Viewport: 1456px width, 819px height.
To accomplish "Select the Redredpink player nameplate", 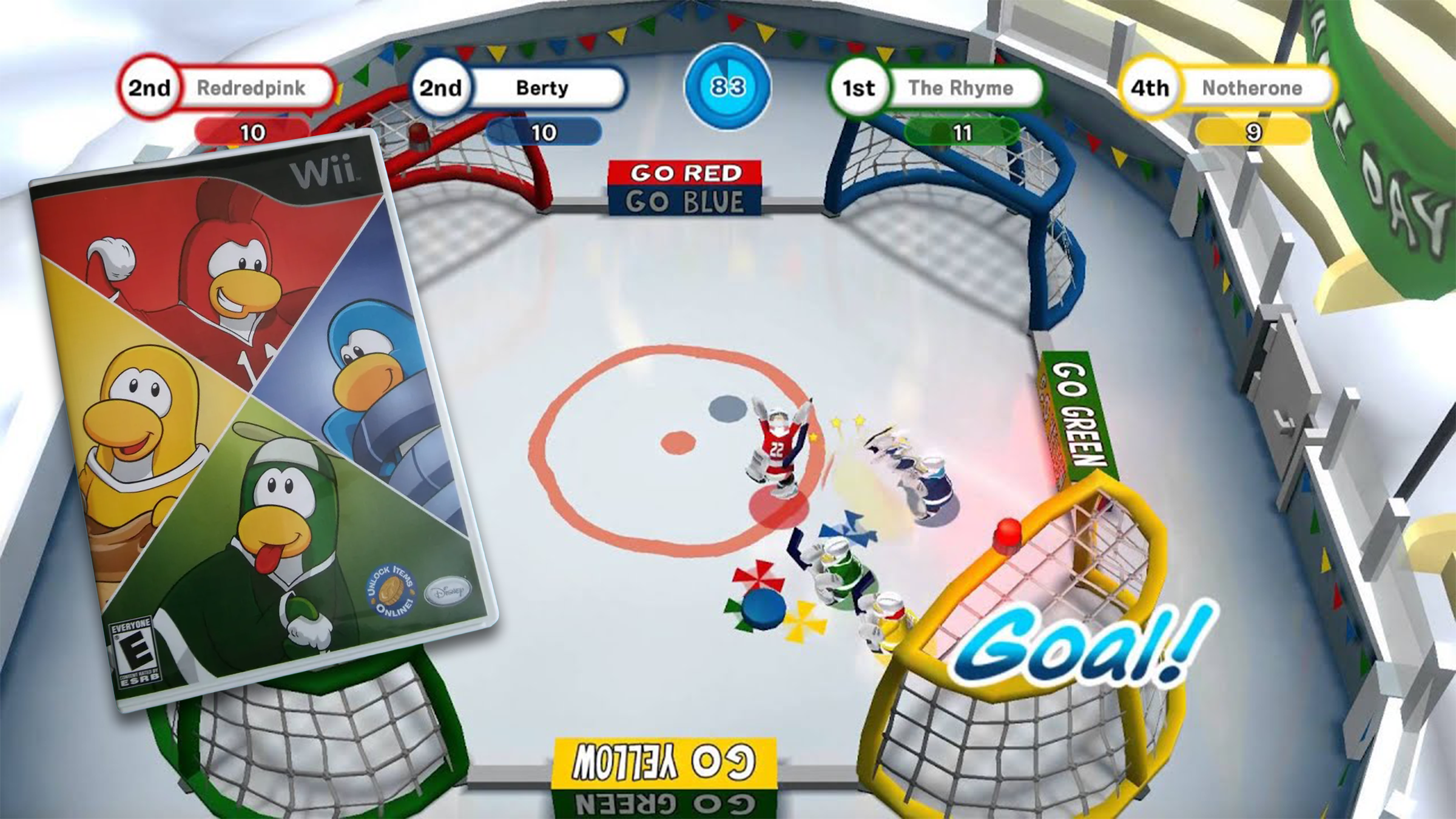I will tap(250, 89).
